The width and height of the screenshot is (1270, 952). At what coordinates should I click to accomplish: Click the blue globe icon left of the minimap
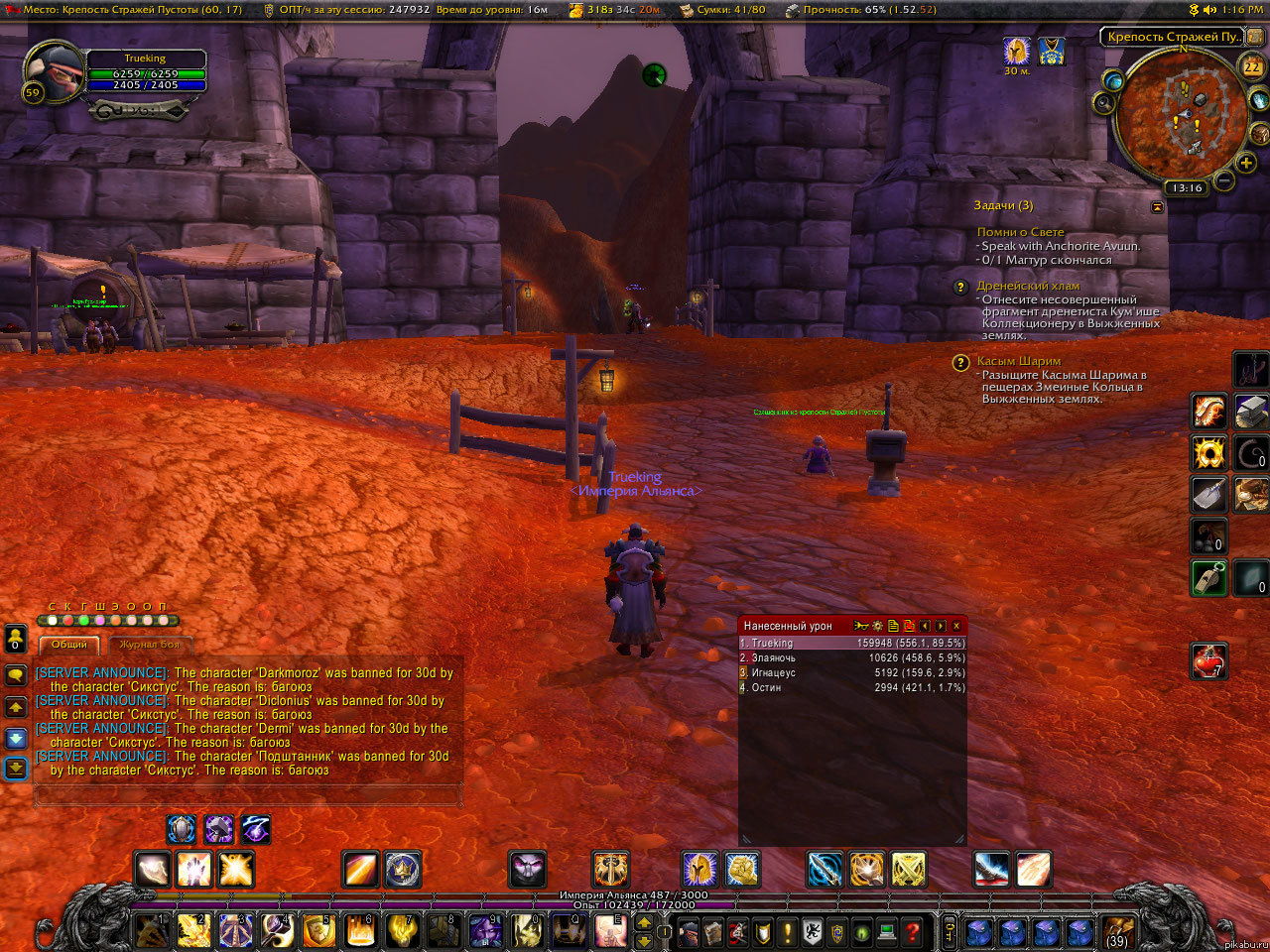pyautogui.click(x=1115, y=81)
